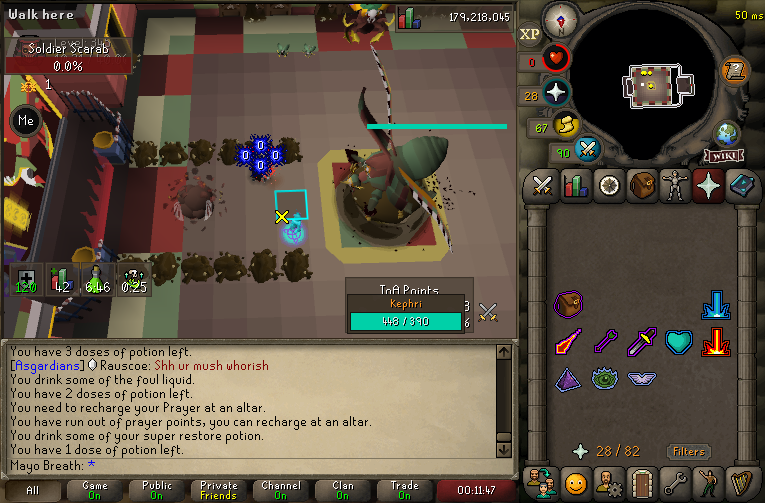Viewport: 765px width, 503px height.
Task: Switch to the Skills tab
Action: pos(576,187)
